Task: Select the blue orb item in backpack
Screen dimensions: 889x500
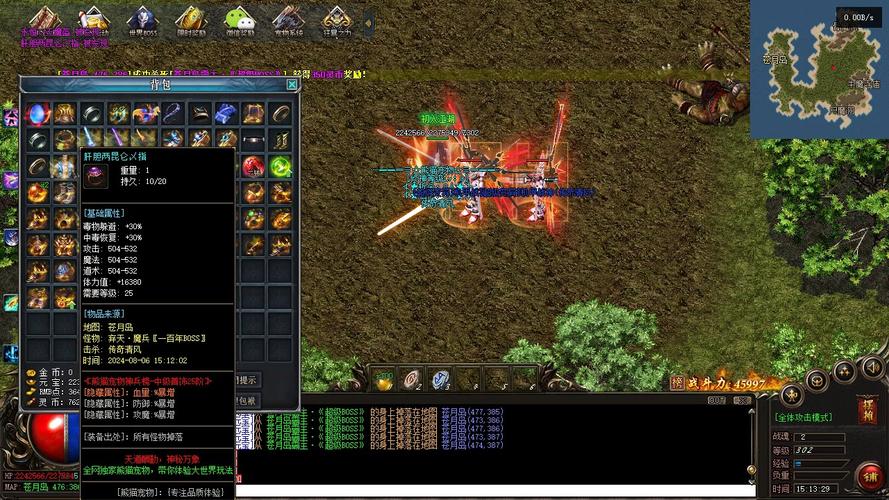Action: click(38, 113)
